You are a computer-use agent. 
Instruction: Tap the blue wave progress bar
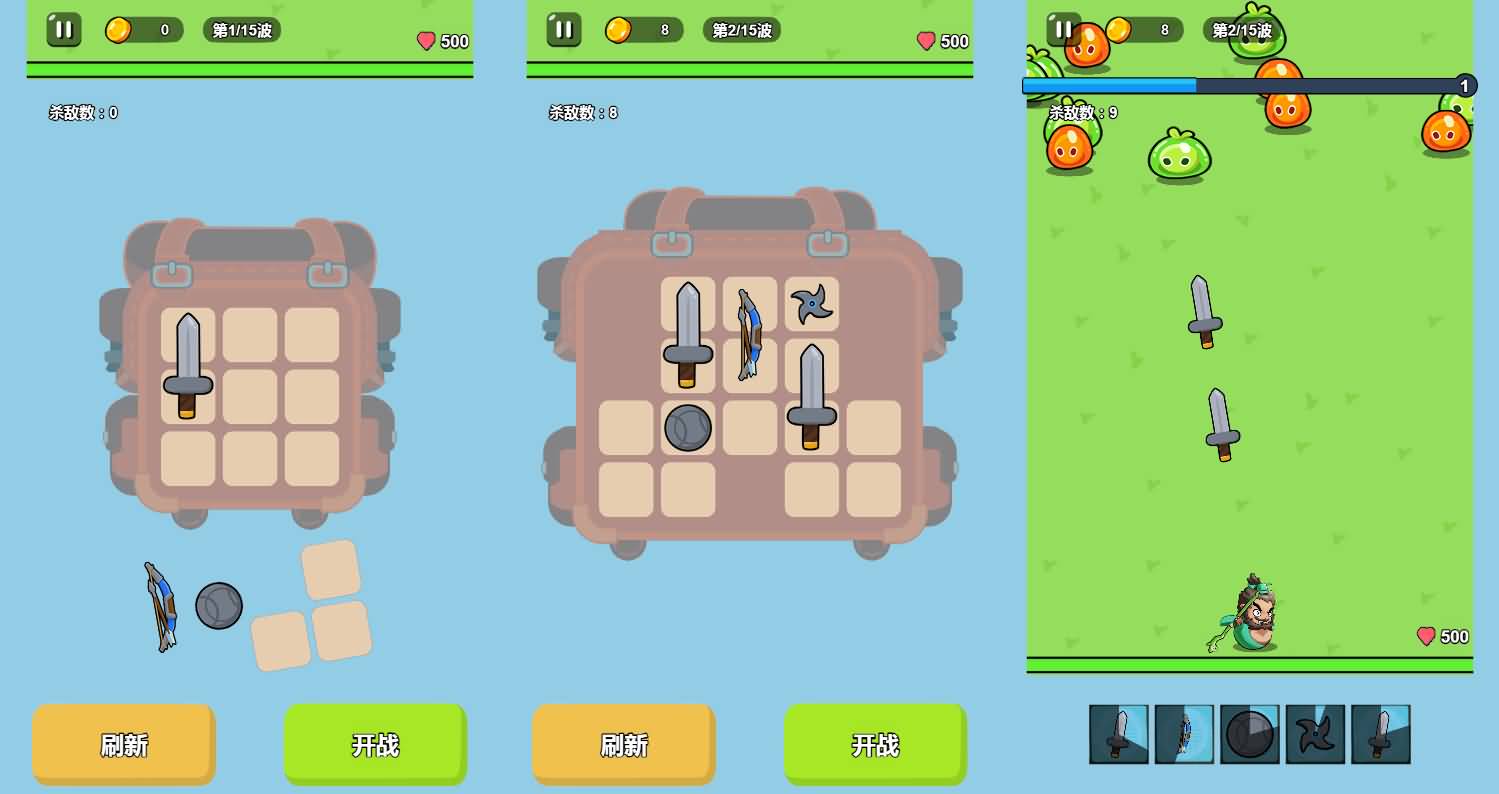(x=1107, y=86)
